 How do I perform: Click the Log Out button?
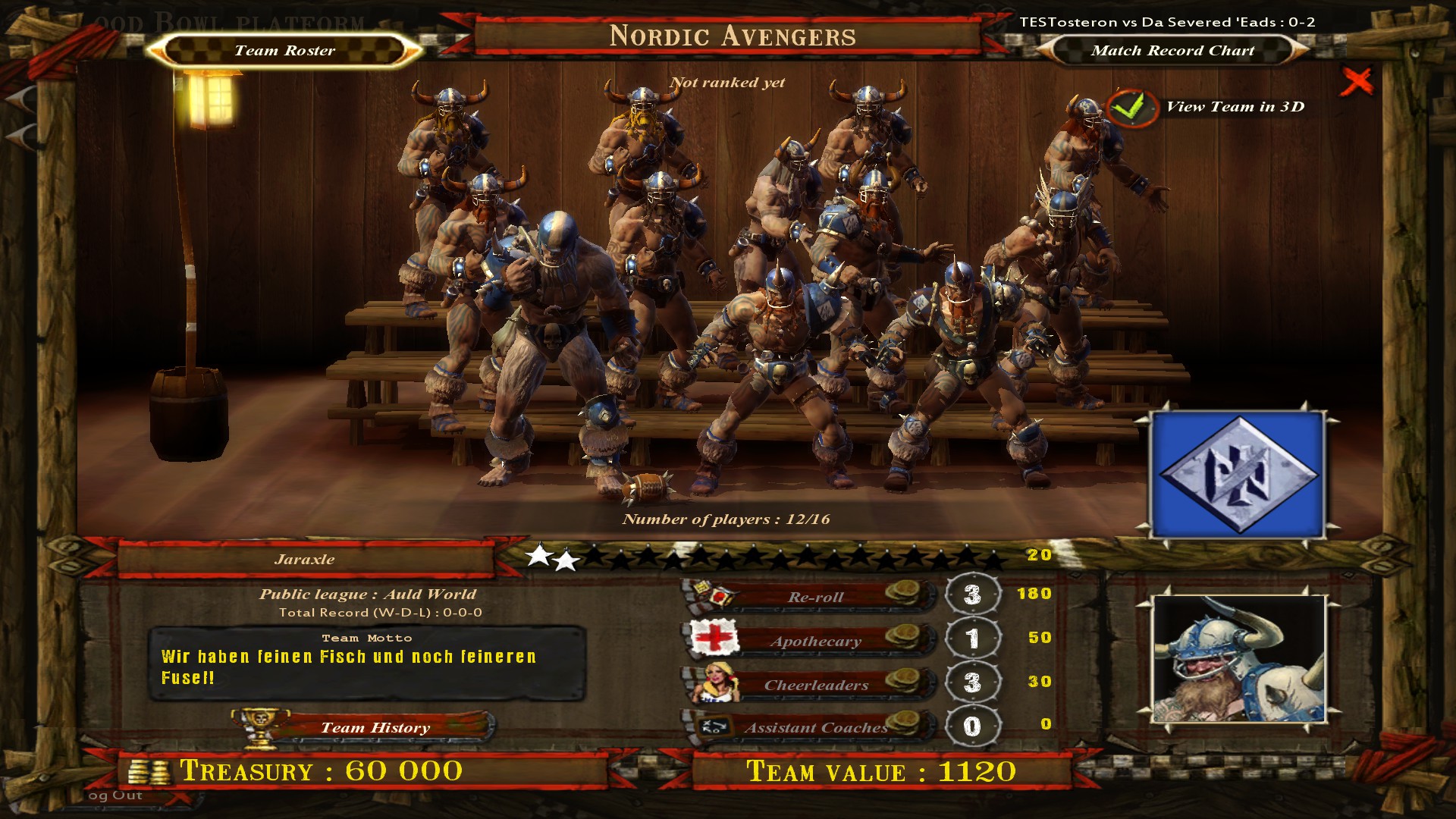click(115, 795)
